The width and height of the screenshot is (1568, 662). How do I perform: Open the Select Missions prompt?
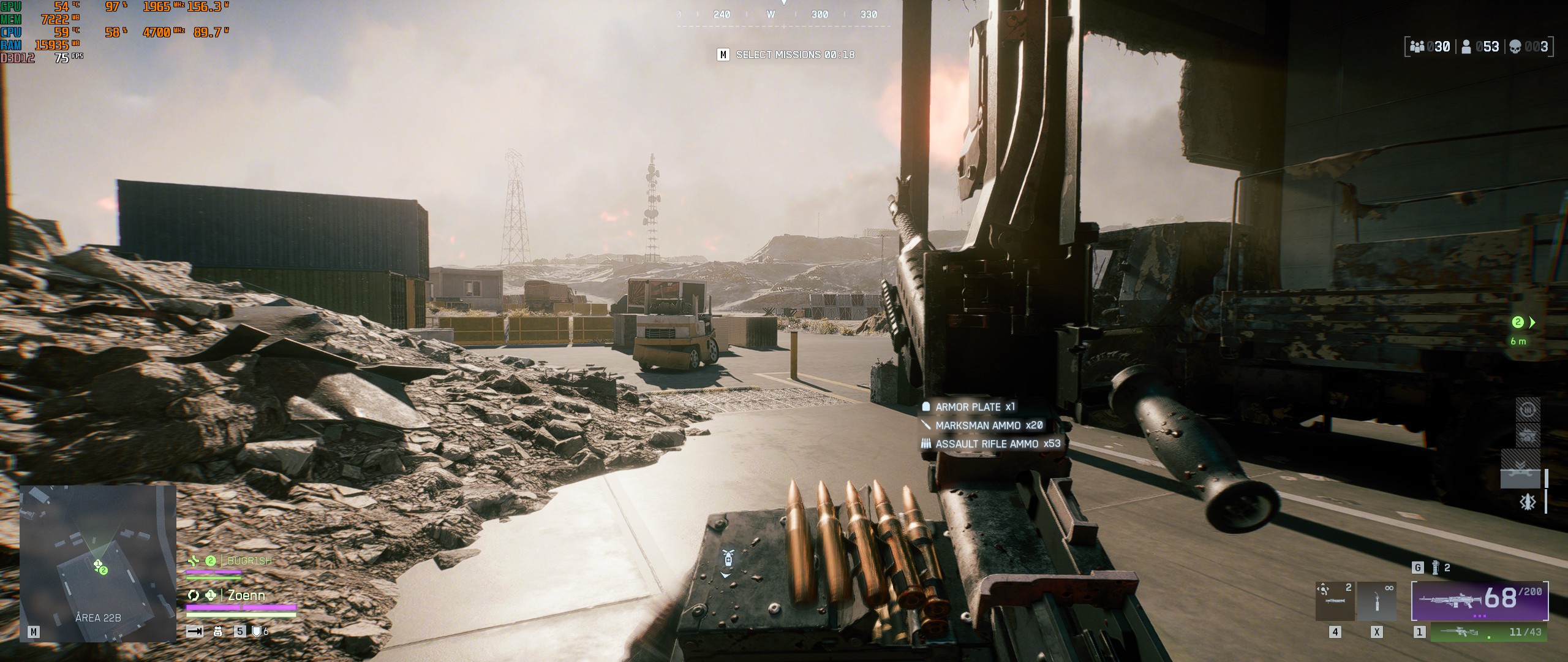pos(786,55)
